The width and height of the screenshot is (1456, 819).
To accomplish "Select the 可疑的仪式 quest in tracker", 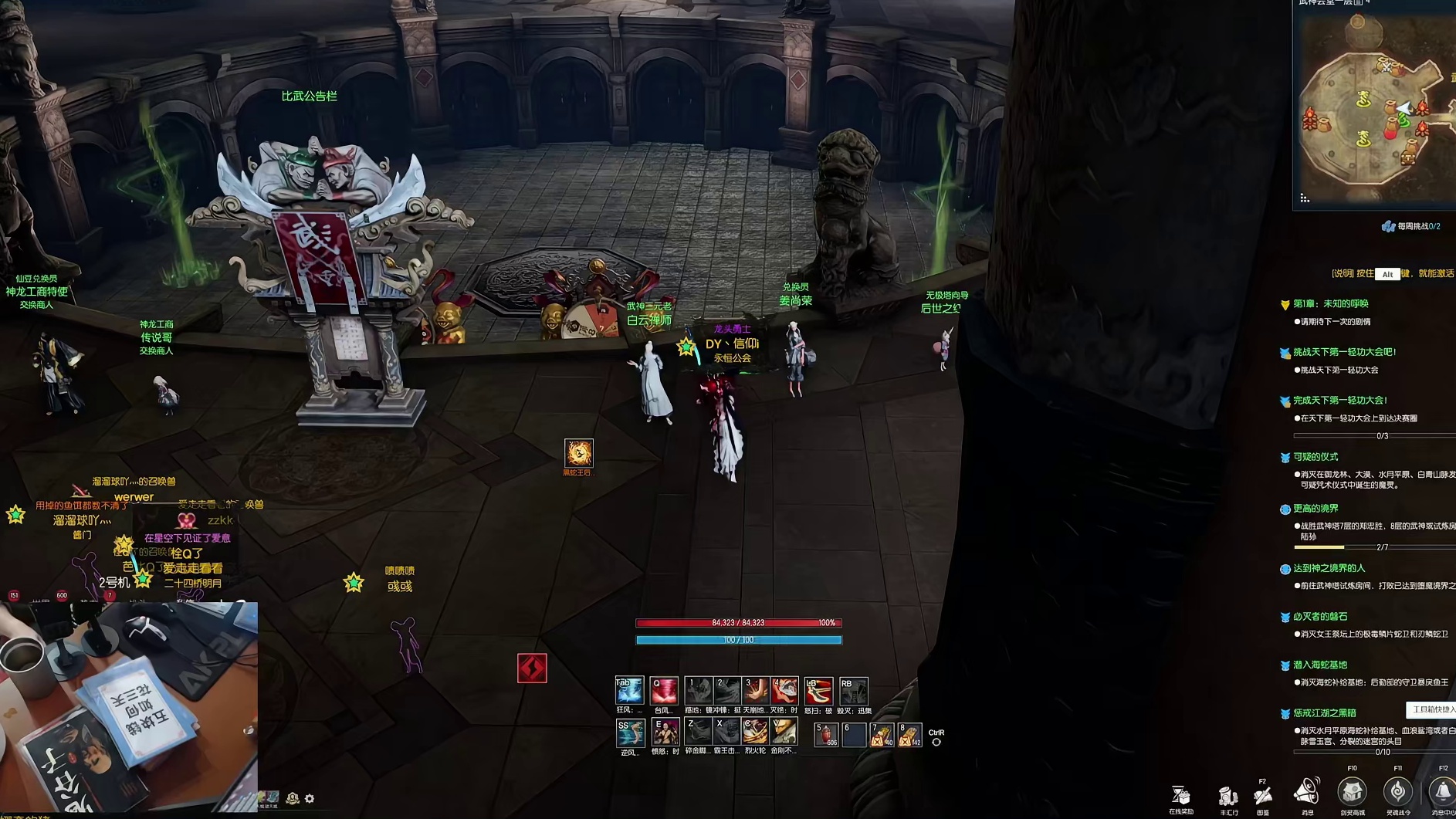I will pyautogui.click(x=1315, y=457).
